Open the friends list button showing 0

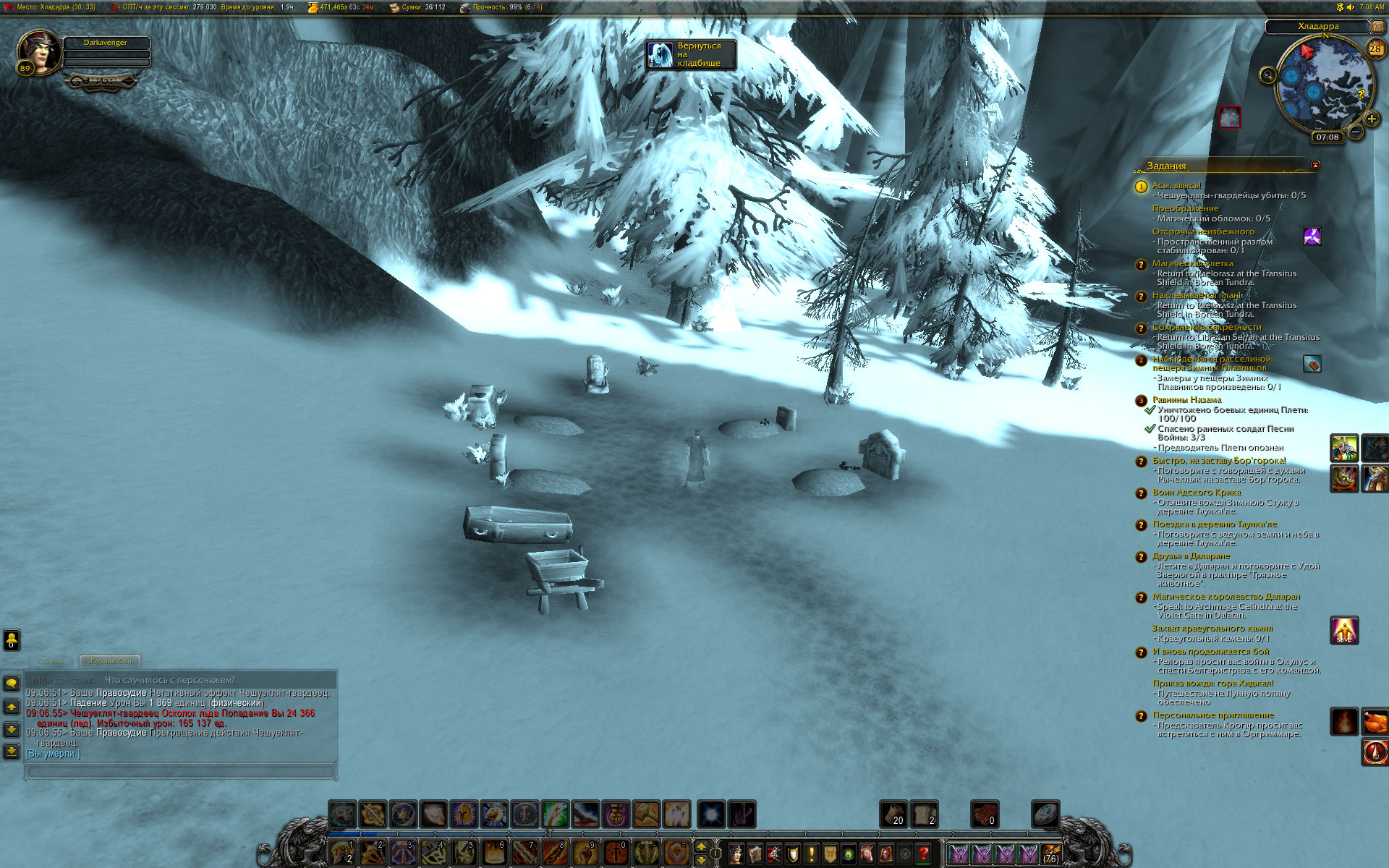pos(12,639)
